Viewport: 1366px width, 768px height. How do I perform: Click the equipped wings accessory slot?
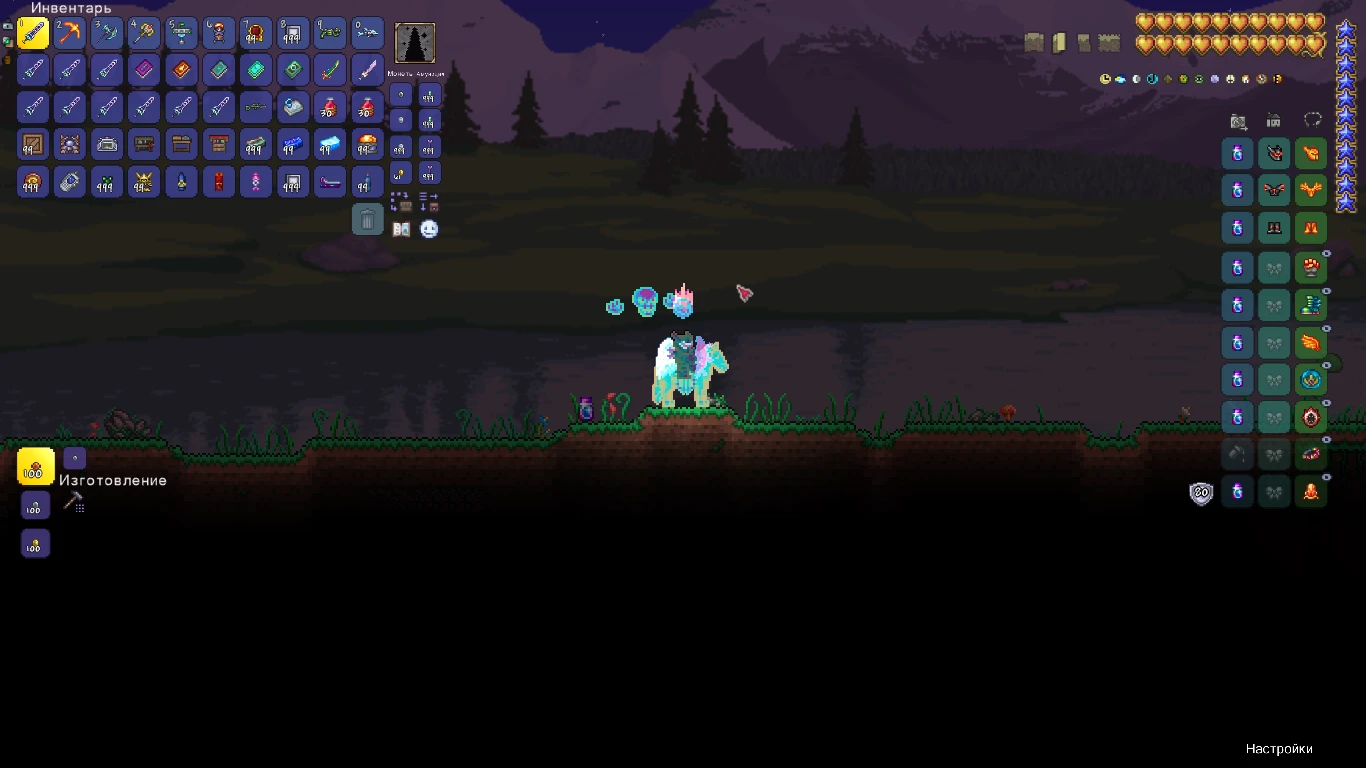coord(1312,341)
